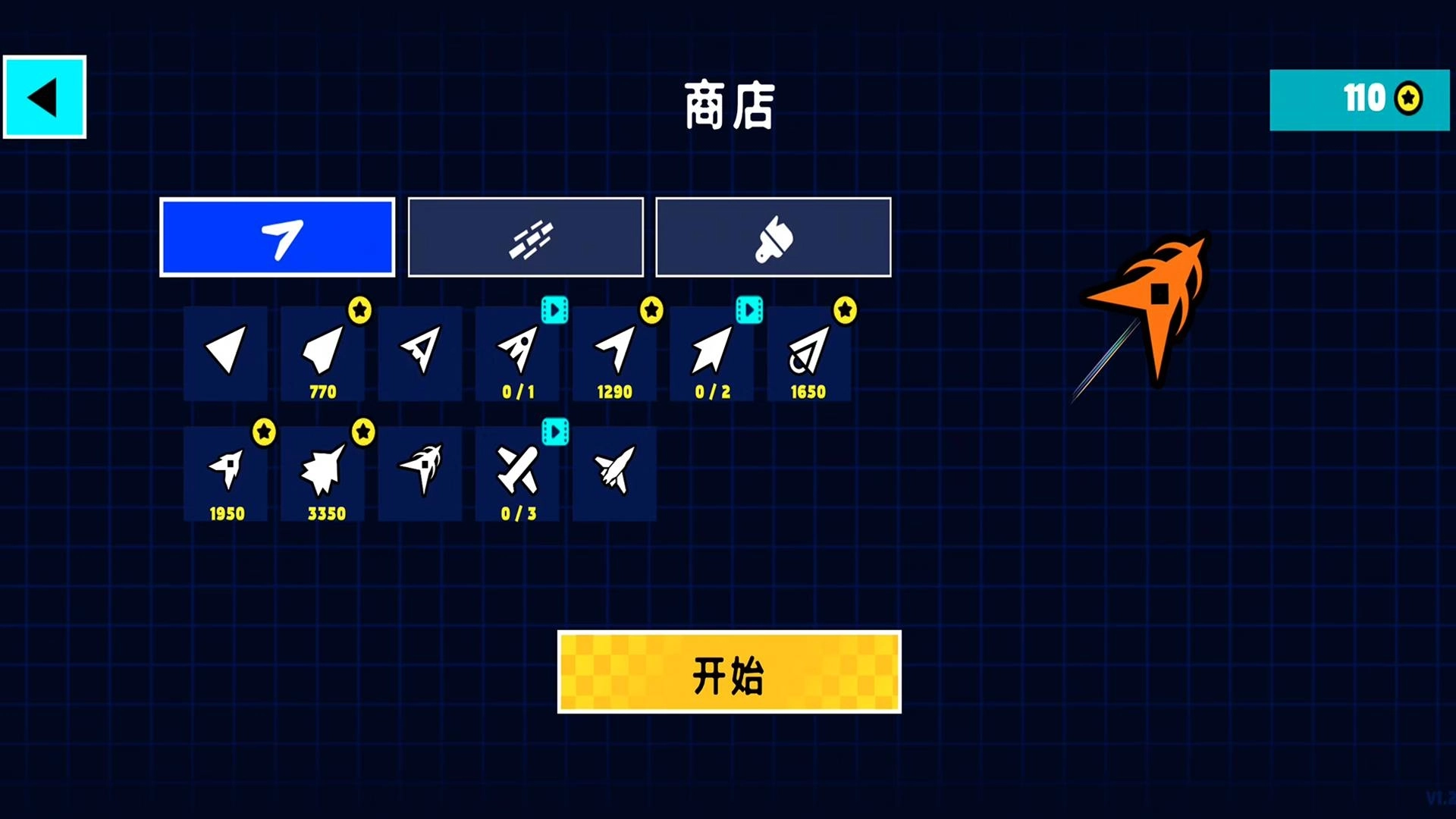Tap the back arrow to leave the shop
This screenshot has width=1456, height=819.
43,96
